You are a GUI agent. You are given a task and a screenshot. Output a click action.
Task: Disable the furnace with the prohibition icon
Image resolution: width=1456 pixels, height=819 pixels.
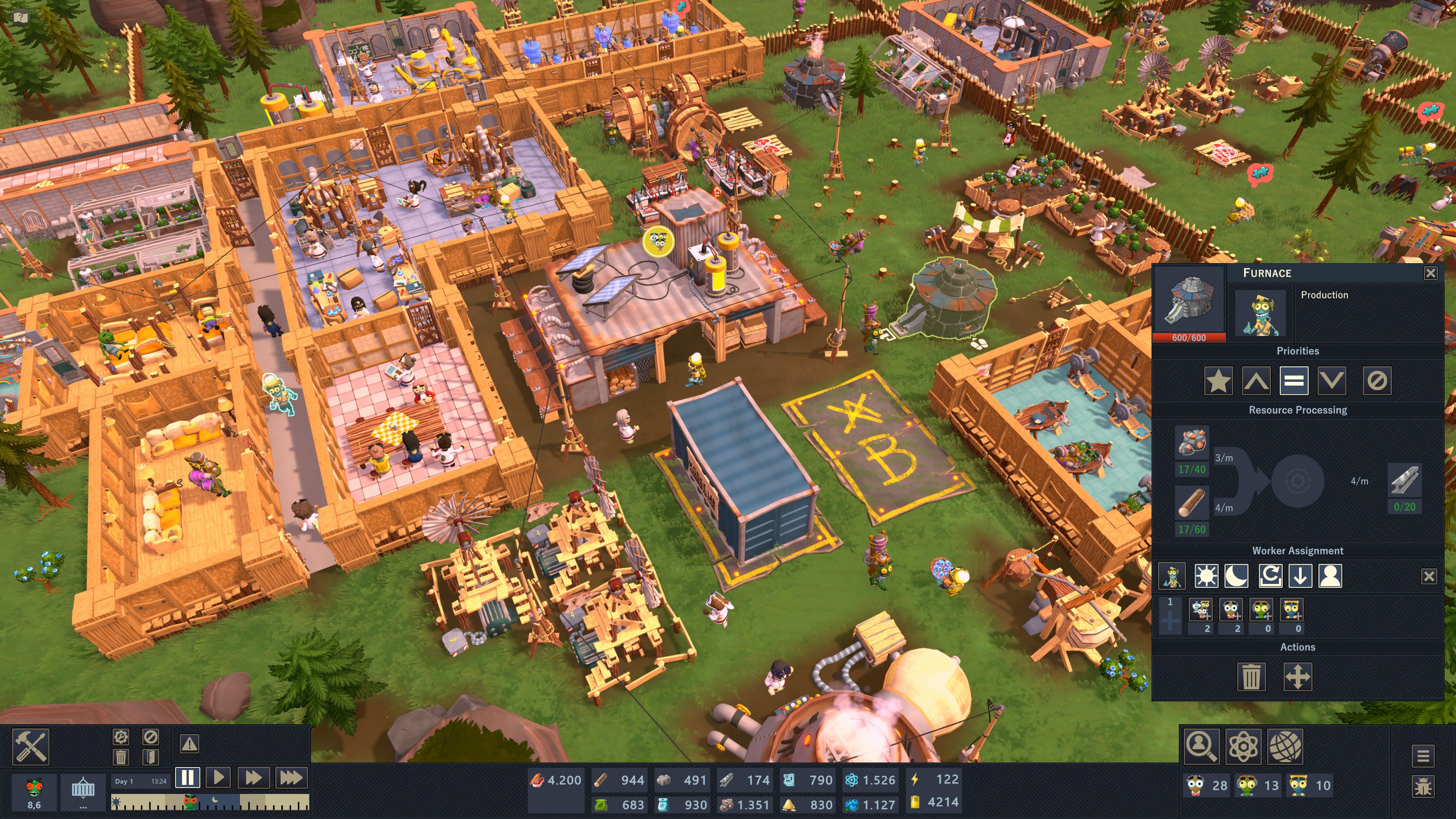point(1377,381)
